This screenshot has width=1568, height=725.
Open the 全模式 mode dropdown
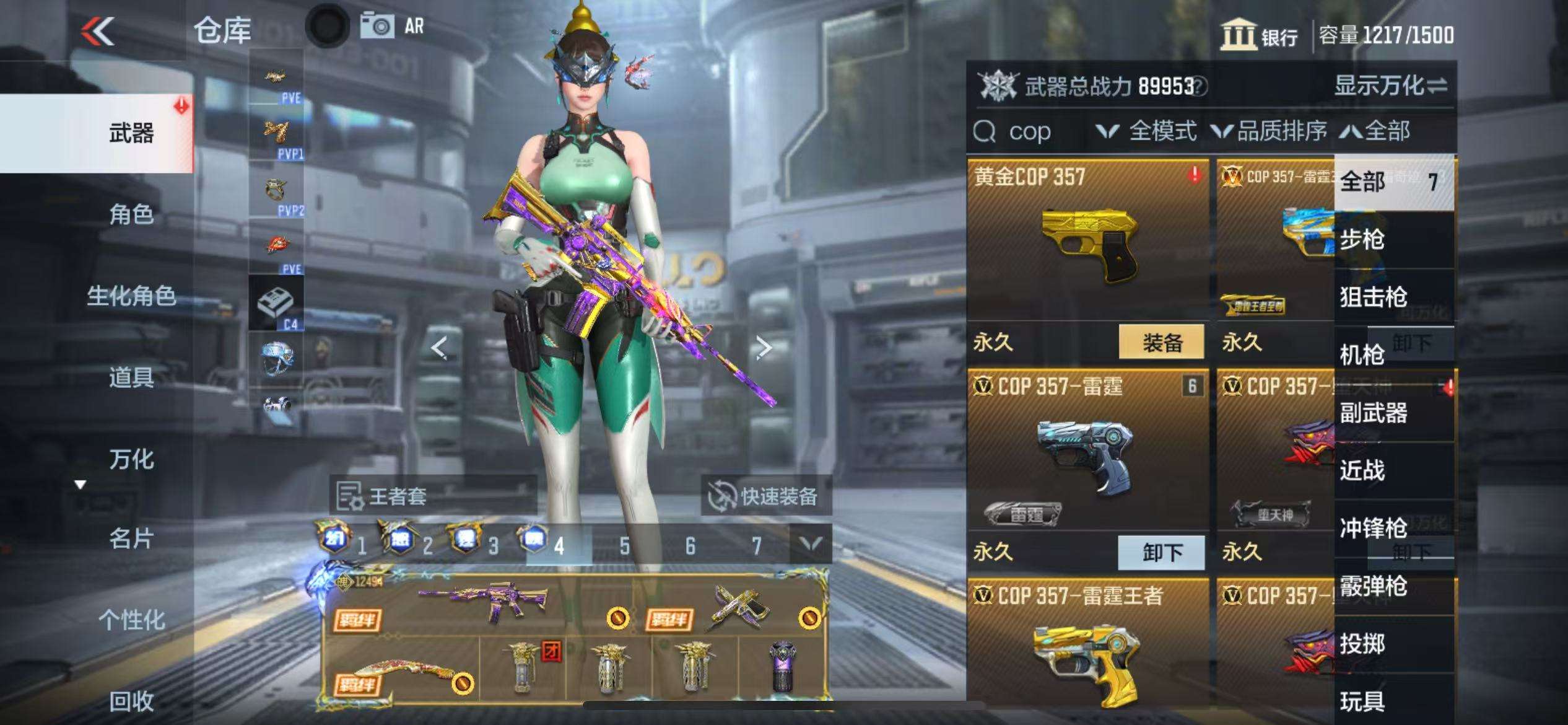point(1147,131)
